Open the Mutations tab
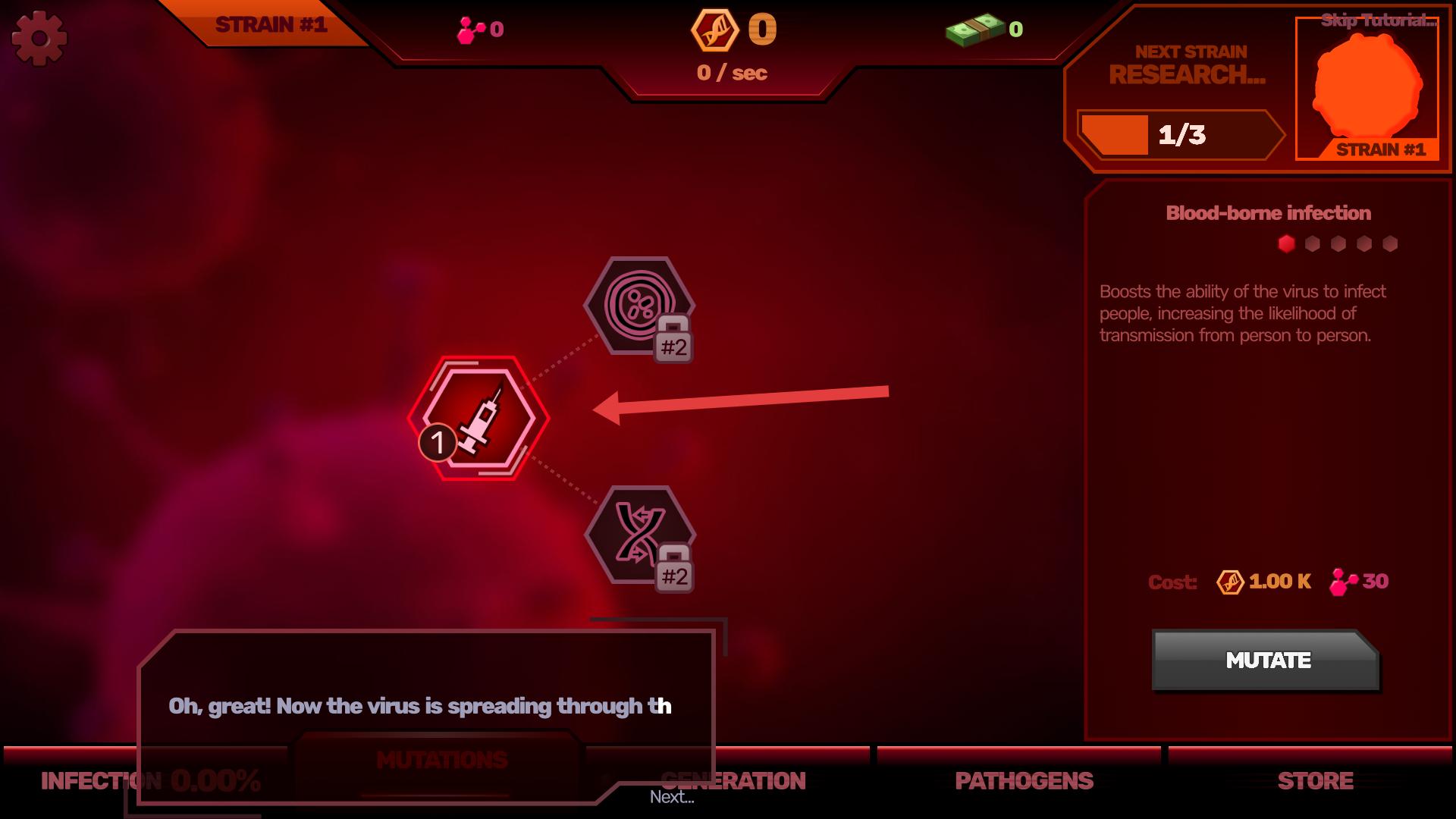This screenshot has width=1456, height=819. coord(441,761)
